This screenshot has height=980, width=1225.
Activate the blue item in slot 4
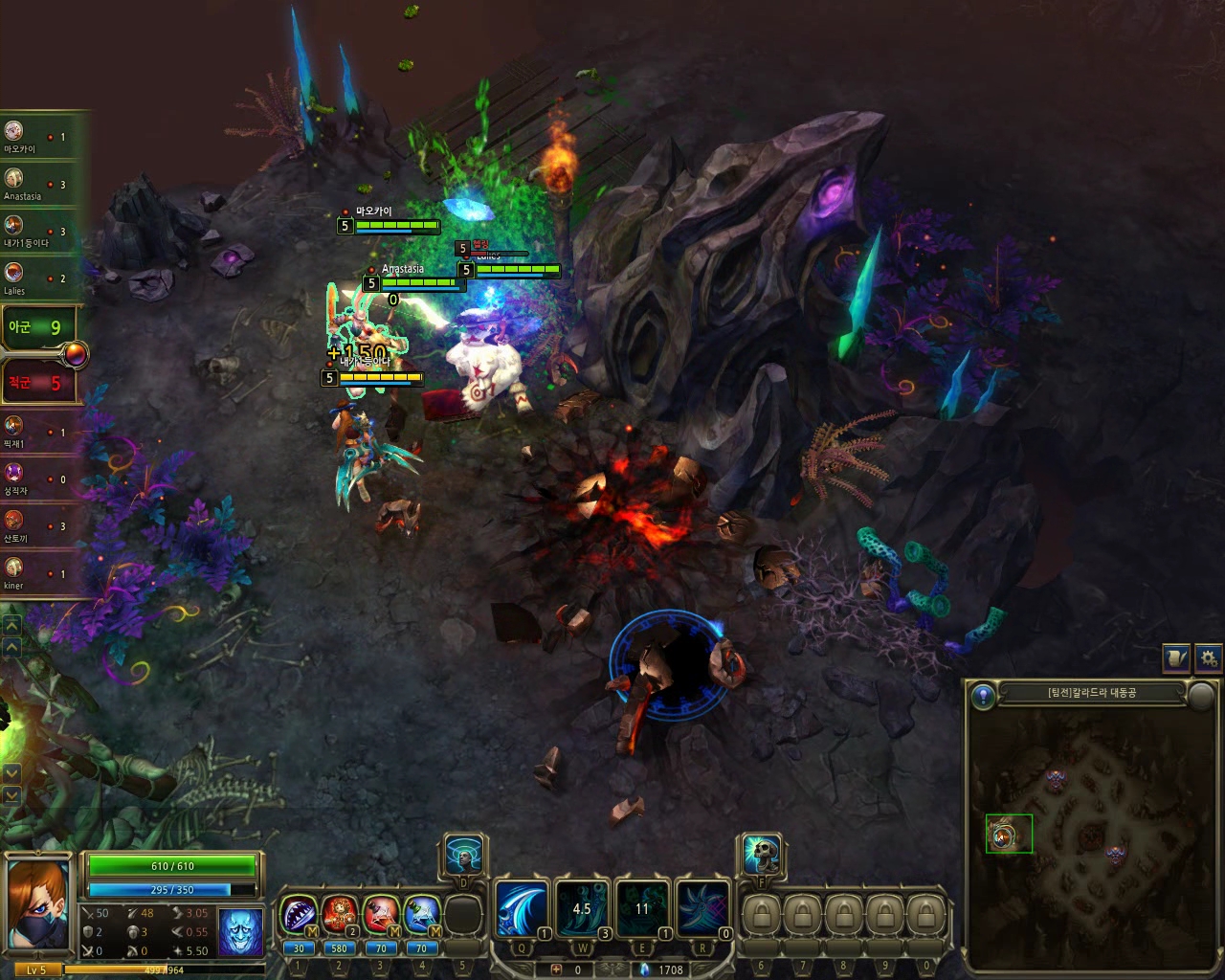tap(422, 915)
